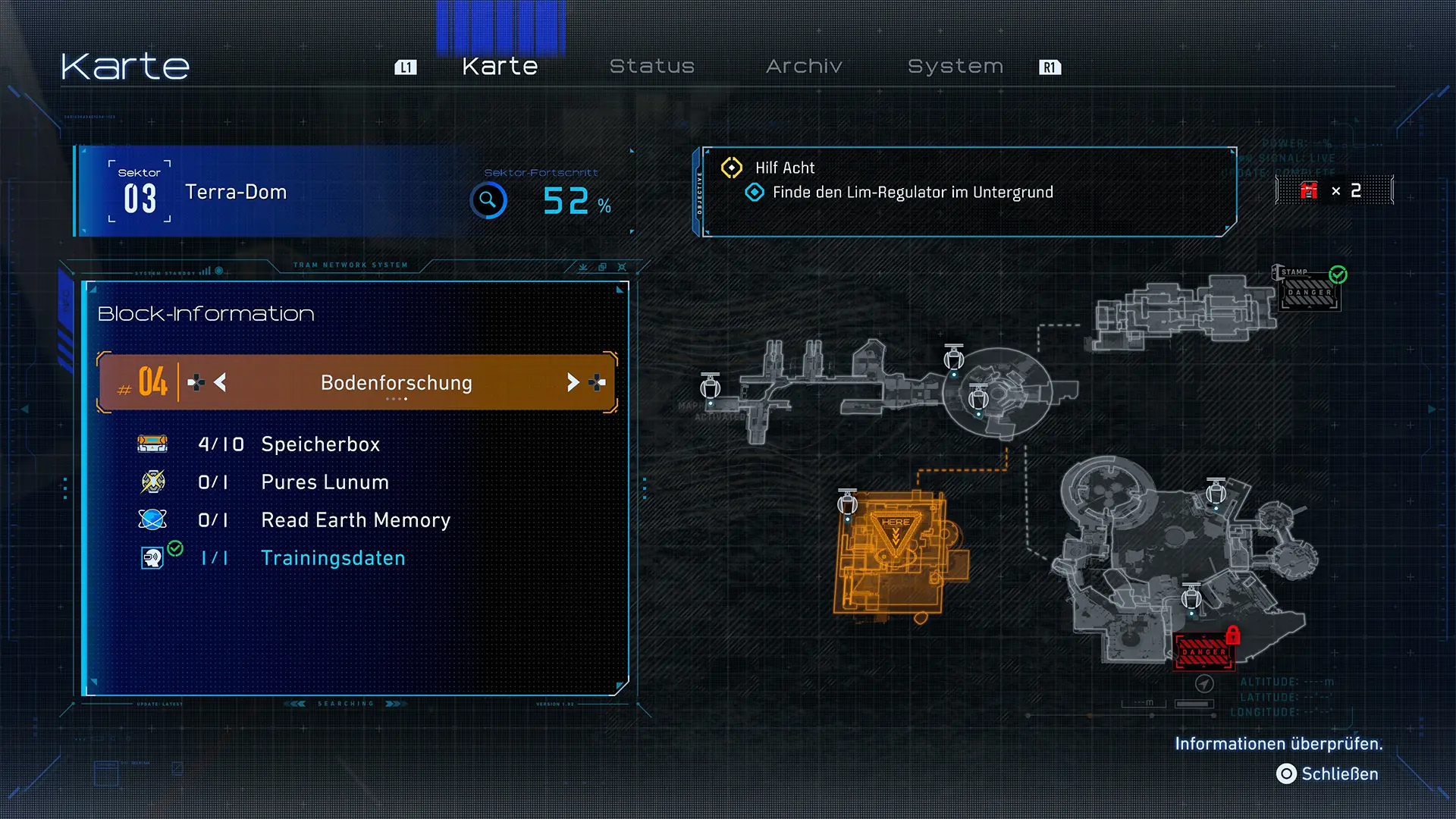Viewport: 1456px width, 819px height.
Task: Select the Speicherbox row
Action: coord(319,444)
